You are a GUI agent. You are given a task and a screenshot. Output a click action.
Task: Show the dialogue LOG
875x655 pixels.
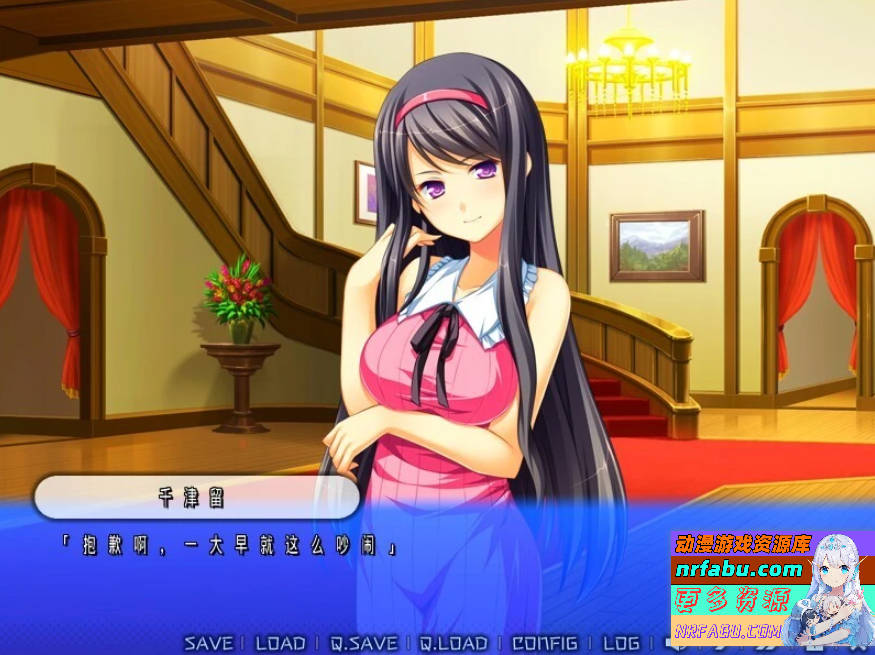[x=621, y=643]
